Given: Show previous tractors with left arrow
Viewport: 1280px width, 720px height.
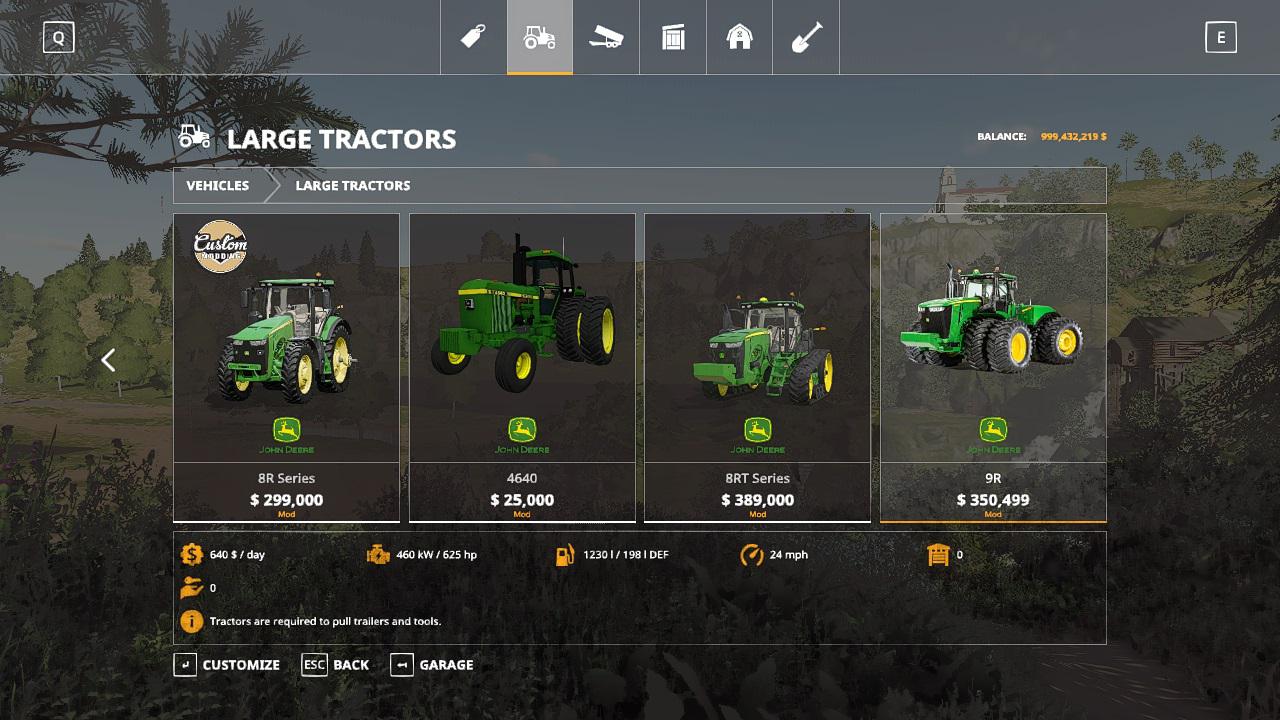Looking at the screenshot, I should 109,360.
